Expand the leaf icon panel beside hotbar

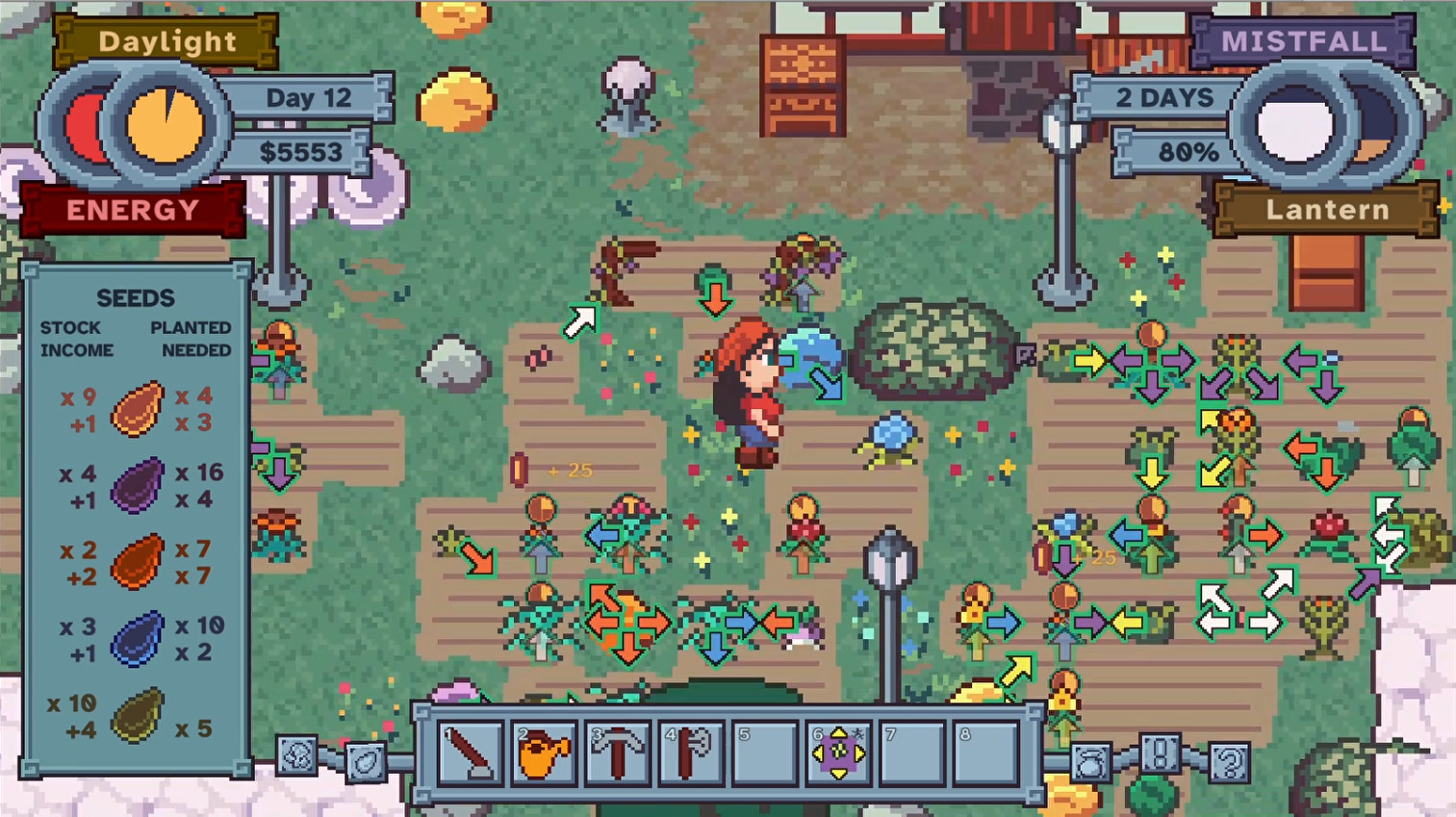367,764
